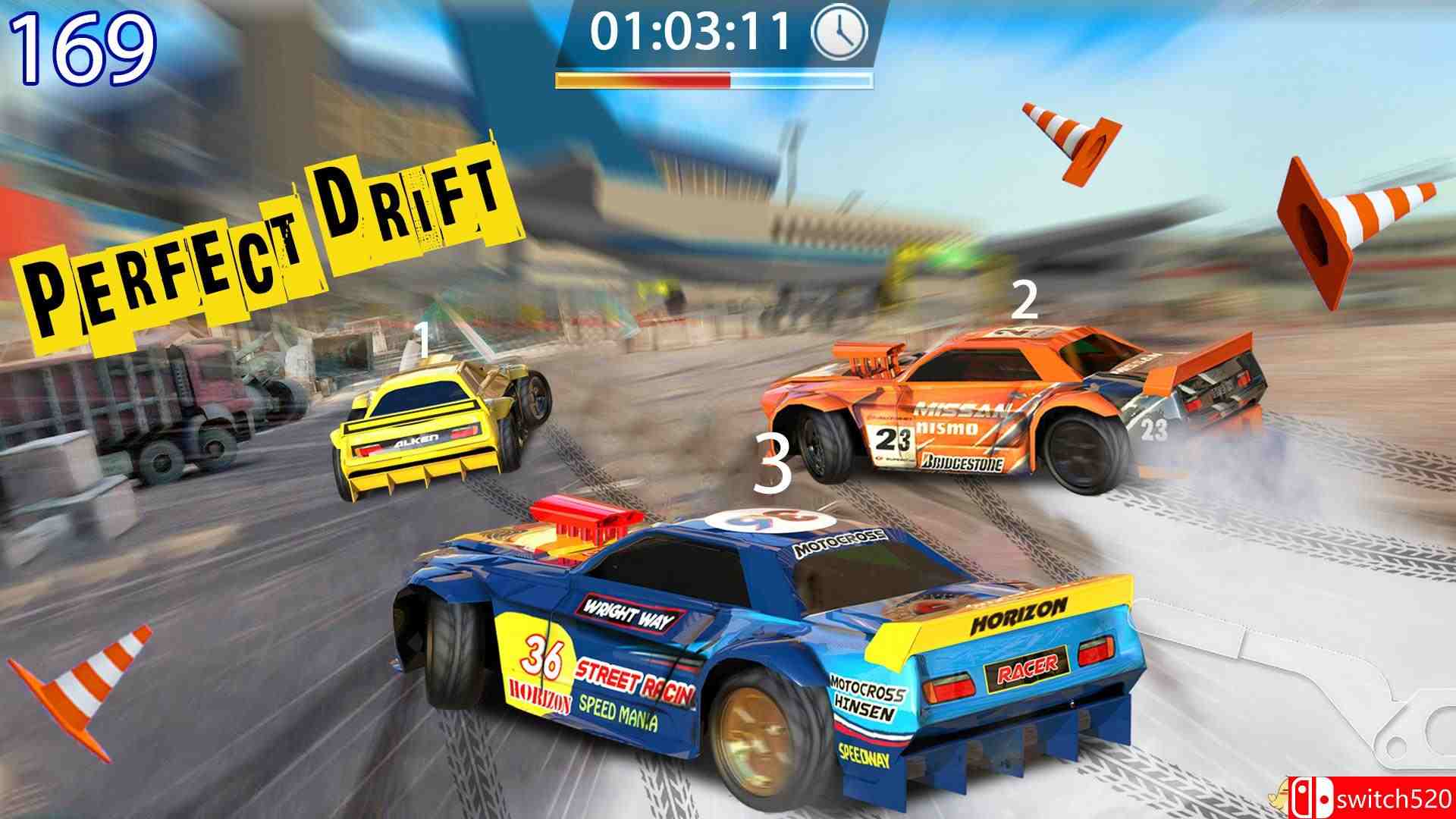Enable the score counter showing 169
The image size is (1456, 819).
83,42
